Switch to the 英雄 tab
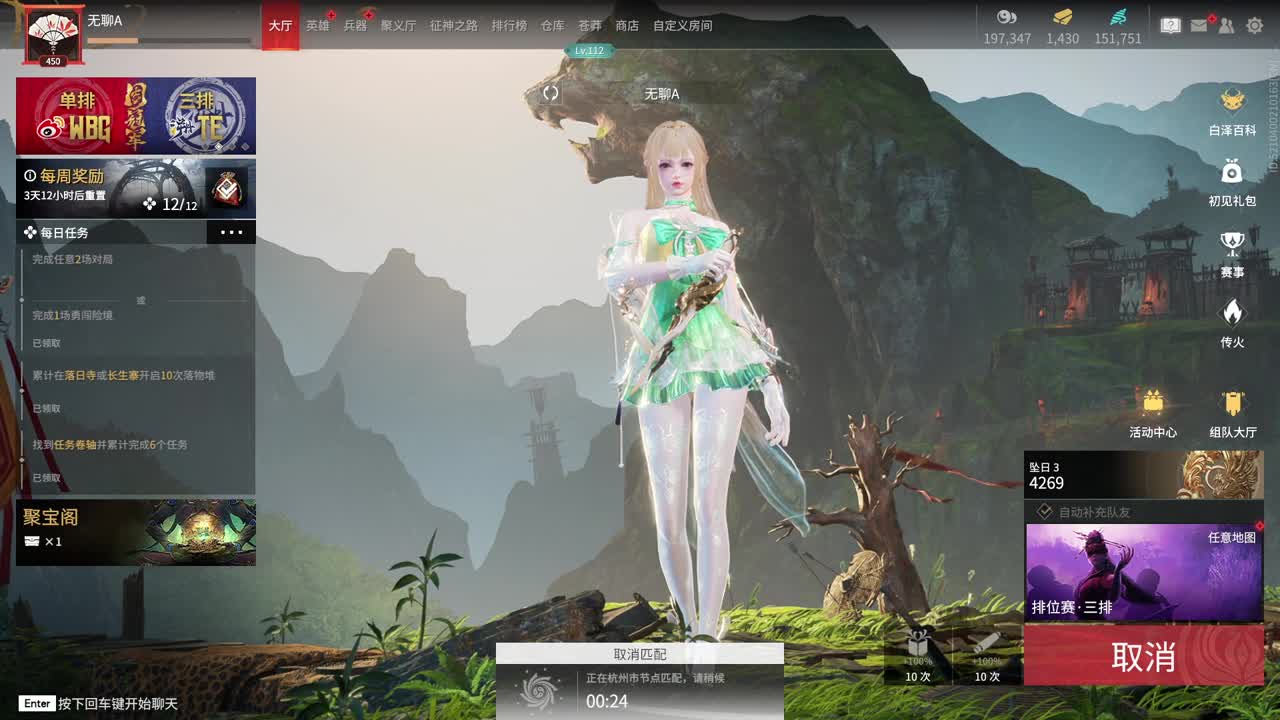Viewport: 1280px width, 720px height. [318, 26]
